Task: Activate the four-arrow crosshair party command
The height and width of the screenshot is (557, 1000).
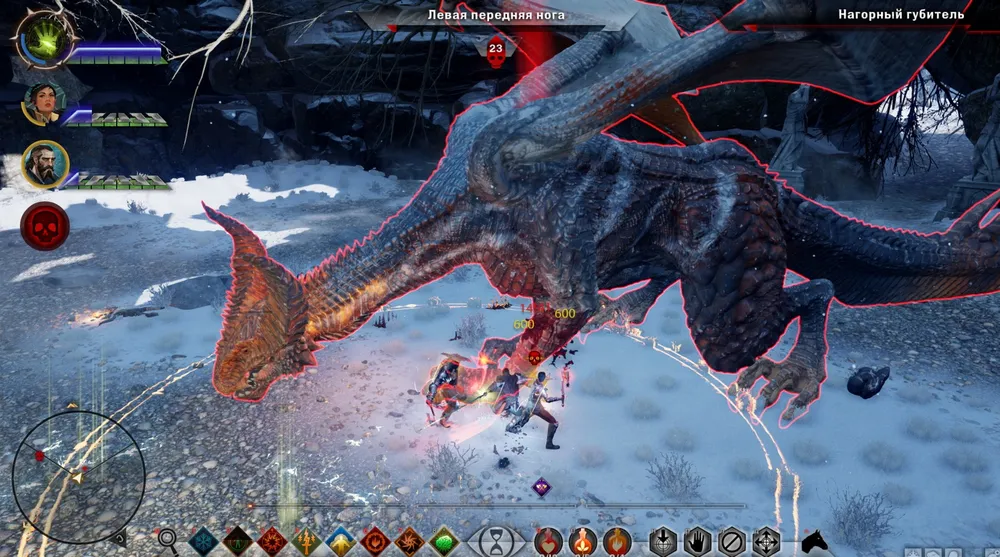Action: point(767,542)
